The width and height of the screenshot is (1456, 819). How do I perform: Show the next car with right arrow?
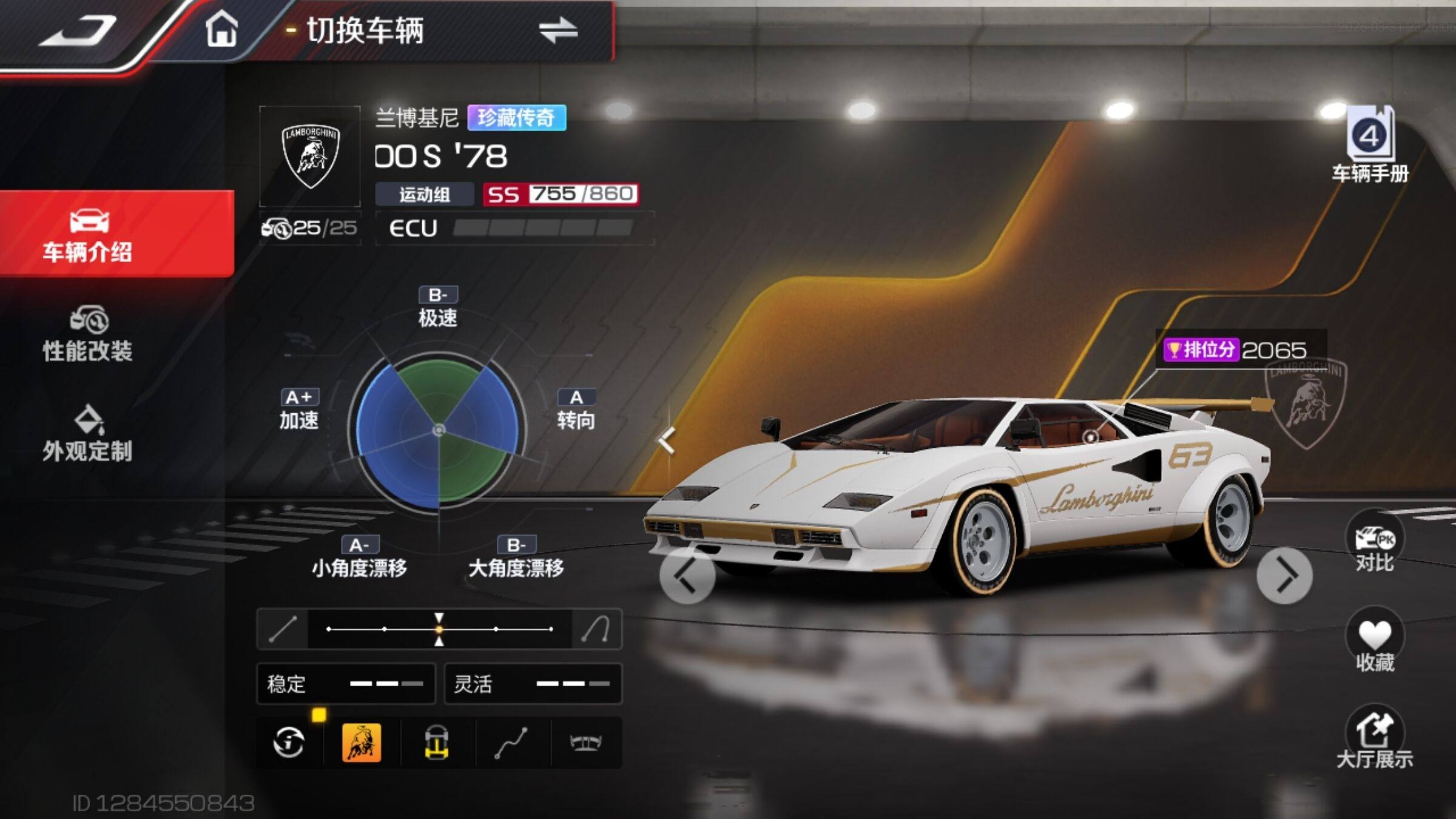1284,576
